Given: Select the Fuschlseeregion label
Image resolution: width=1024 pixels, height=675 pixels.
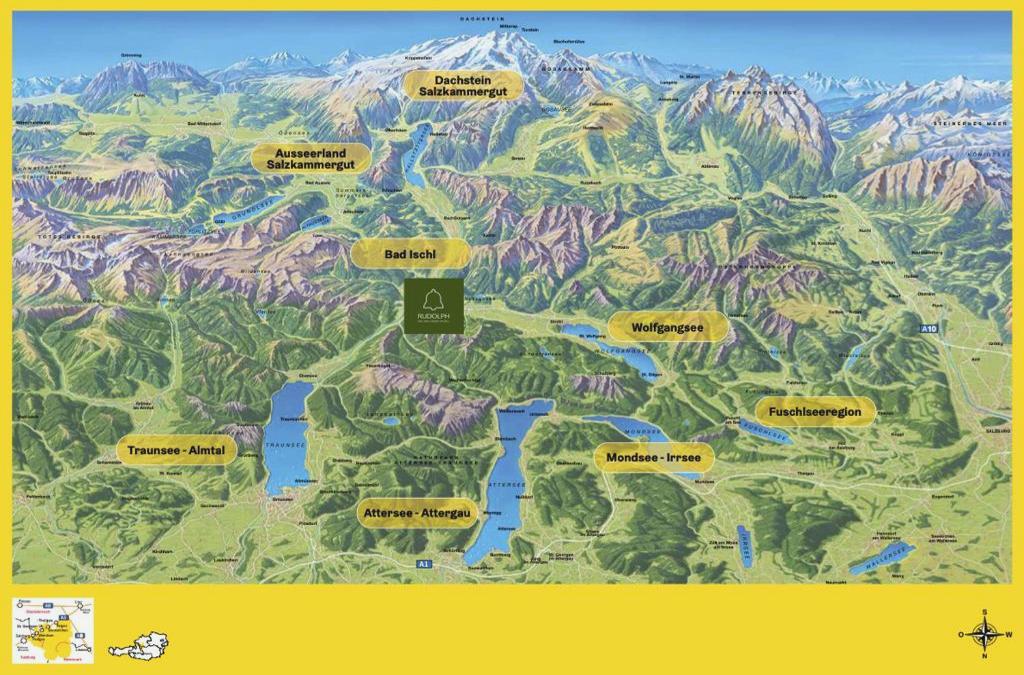Looking at the screenshot, I should click(815, 412).
